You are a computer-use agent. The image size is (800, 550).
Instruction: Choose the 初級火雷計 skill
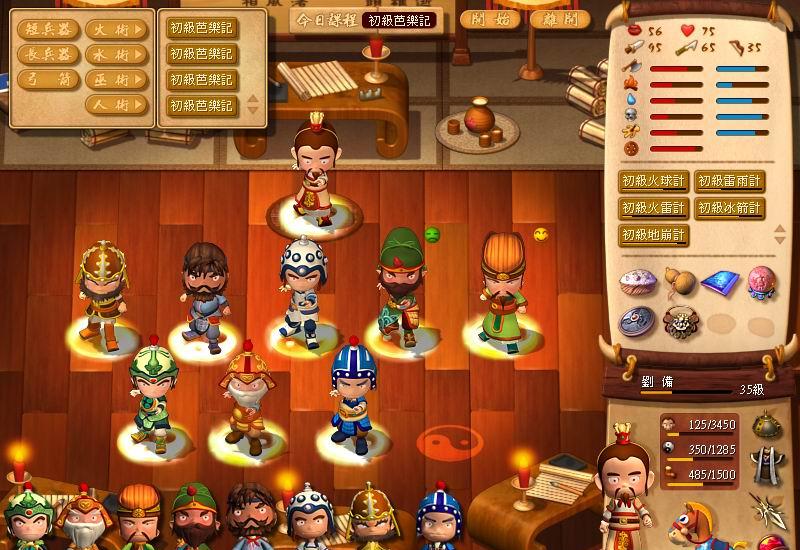(x=653, y=208)
